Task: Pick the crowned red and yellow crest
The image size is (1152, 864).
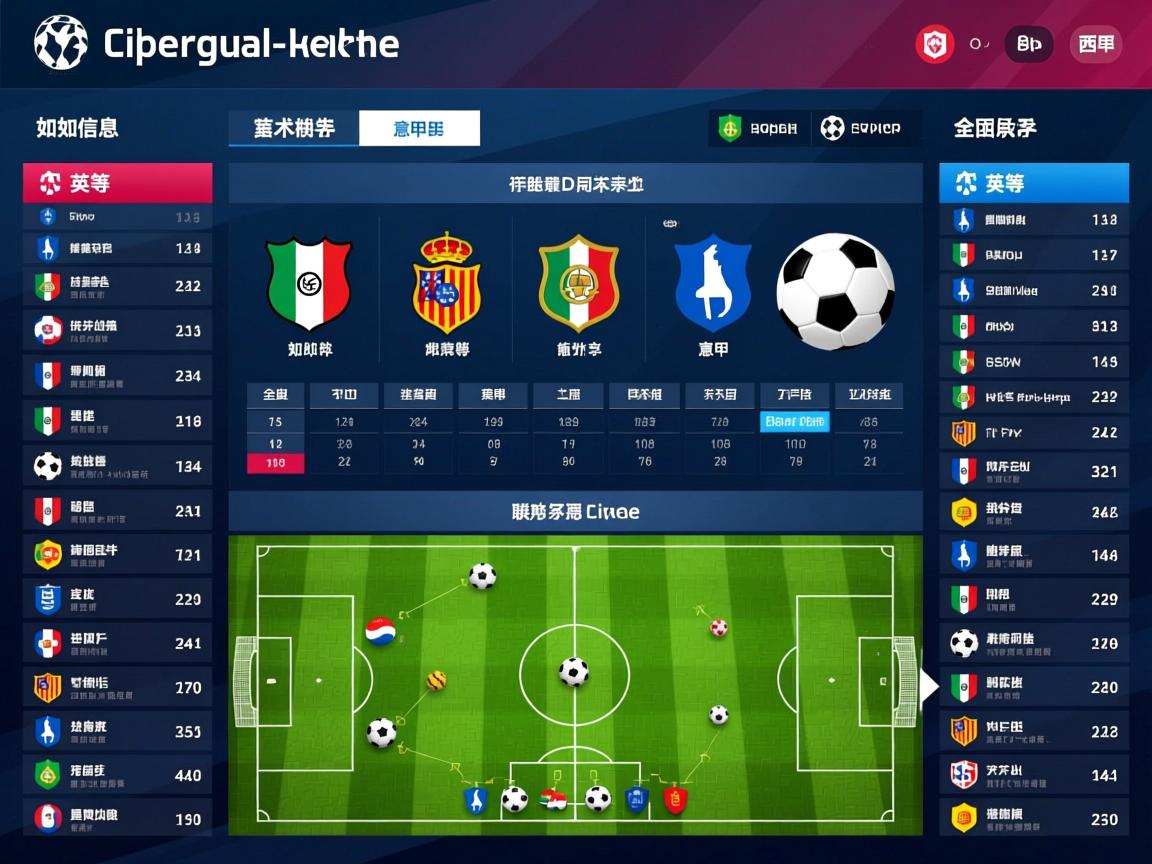Action: pyautogui.click(x=446, y=283)
